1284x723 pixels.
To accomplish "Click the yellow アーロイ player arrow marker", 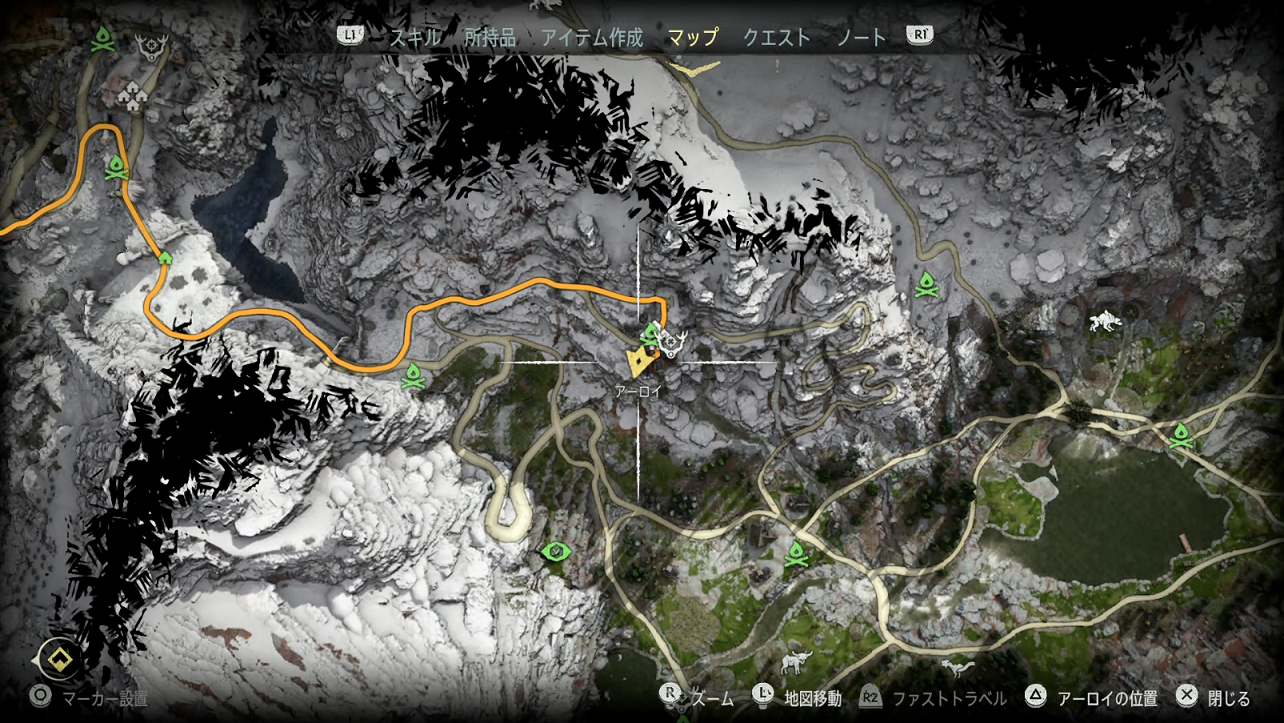I will tap(638, 360).
